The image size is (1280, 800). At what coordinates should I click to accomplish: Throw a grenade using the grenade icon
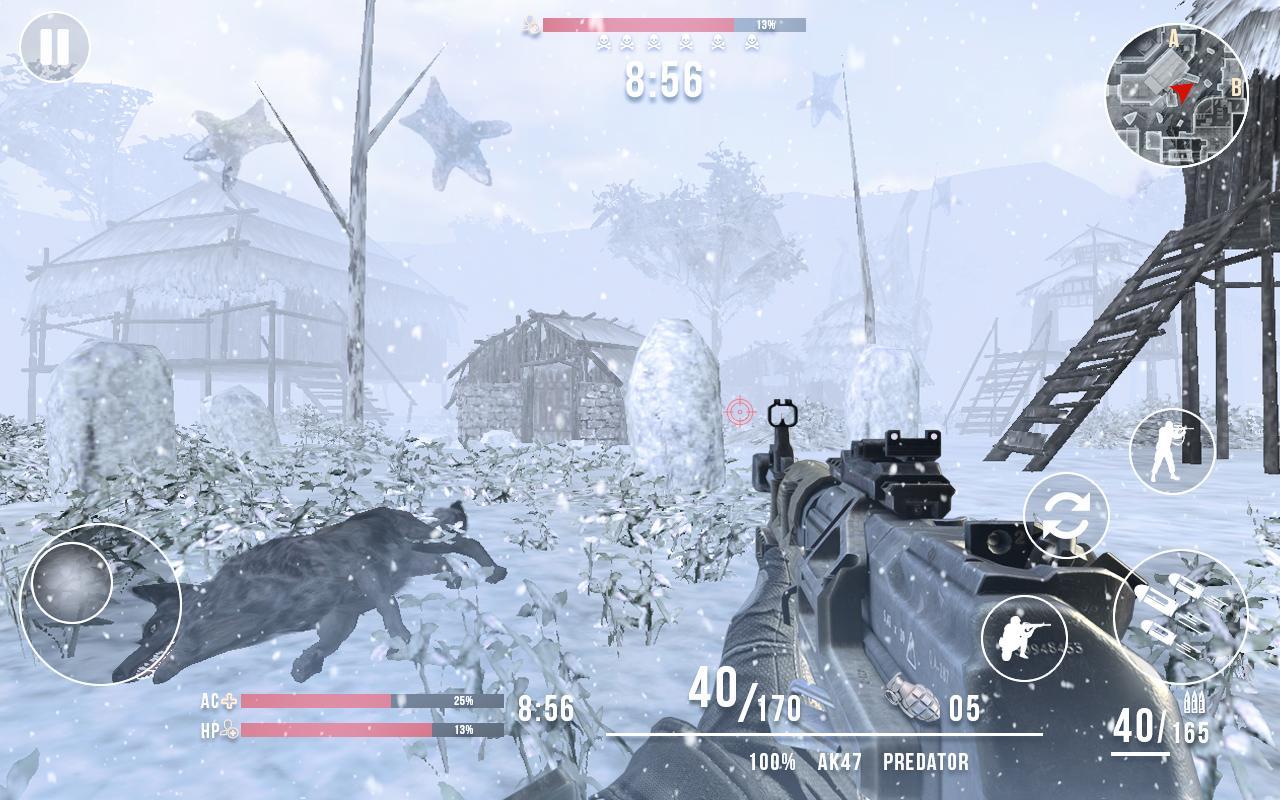[913, 699]
